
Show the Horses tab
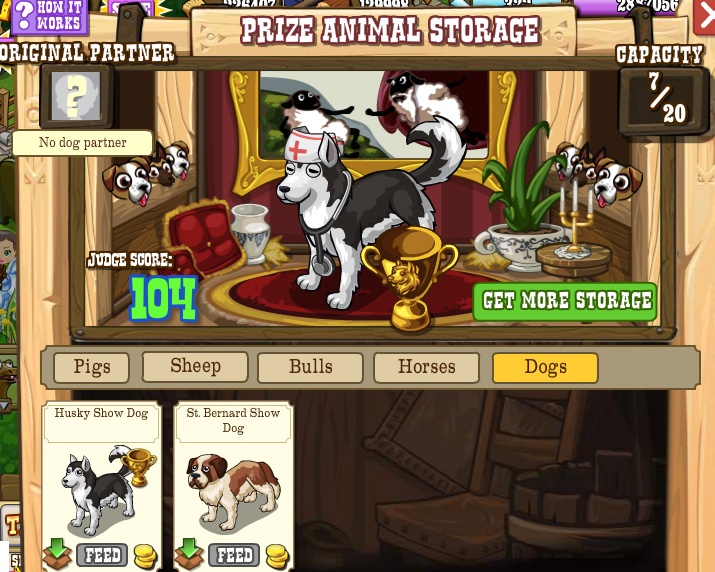click(427, 367)
